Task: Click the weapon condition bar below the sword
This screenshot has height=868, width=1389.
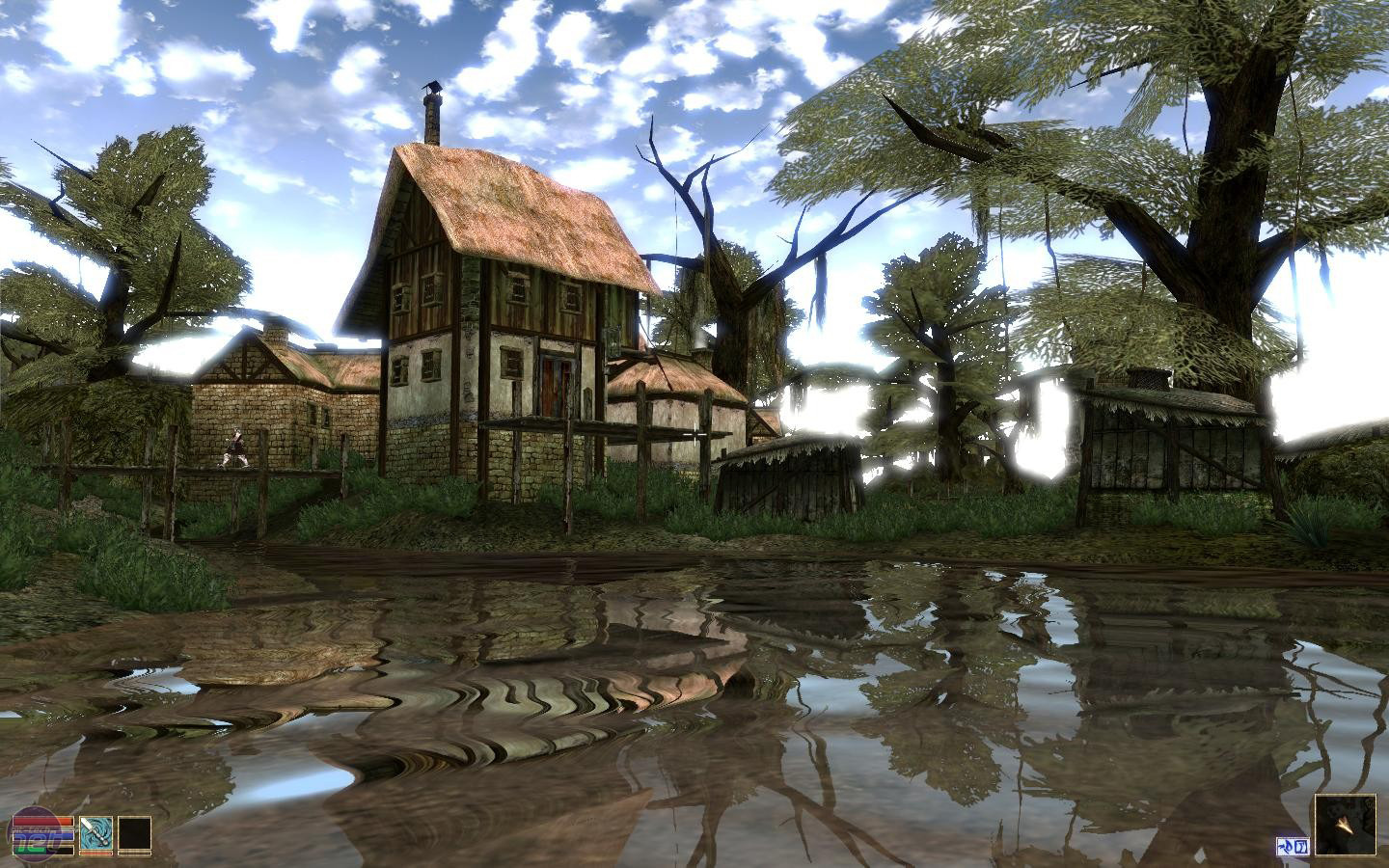Action: click(95, 854)
